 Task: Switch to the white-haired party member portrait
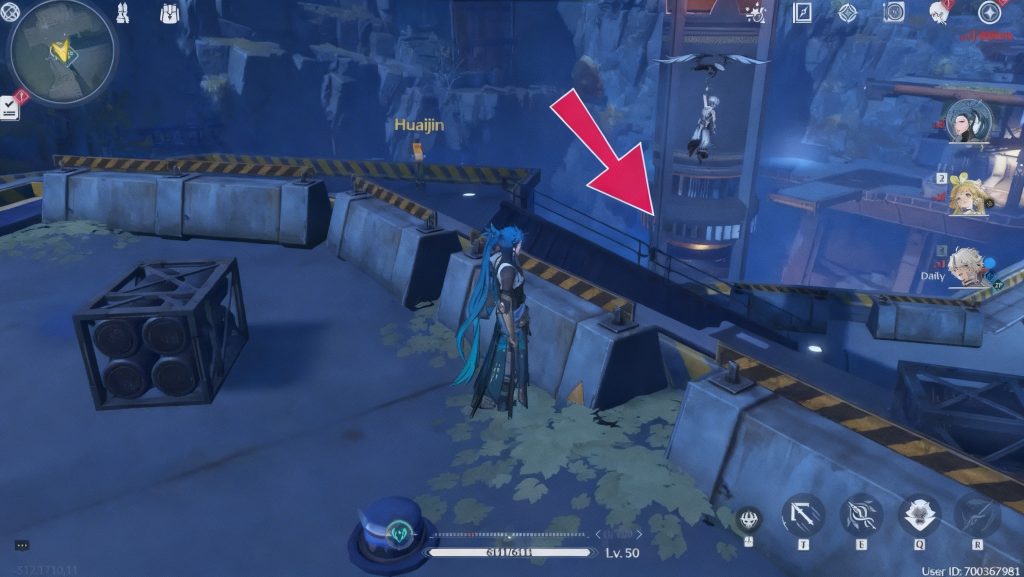click(x=967, y=267)
